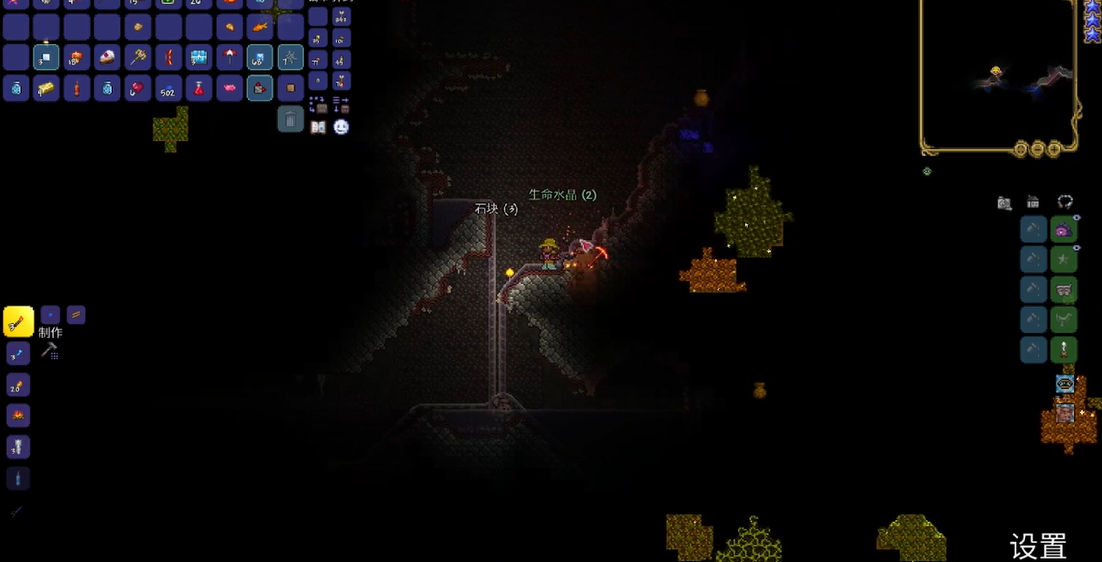This screenshot has width=1102, height=562.
Task: Click the trash can slot
Action: click(x=290, y=119)
